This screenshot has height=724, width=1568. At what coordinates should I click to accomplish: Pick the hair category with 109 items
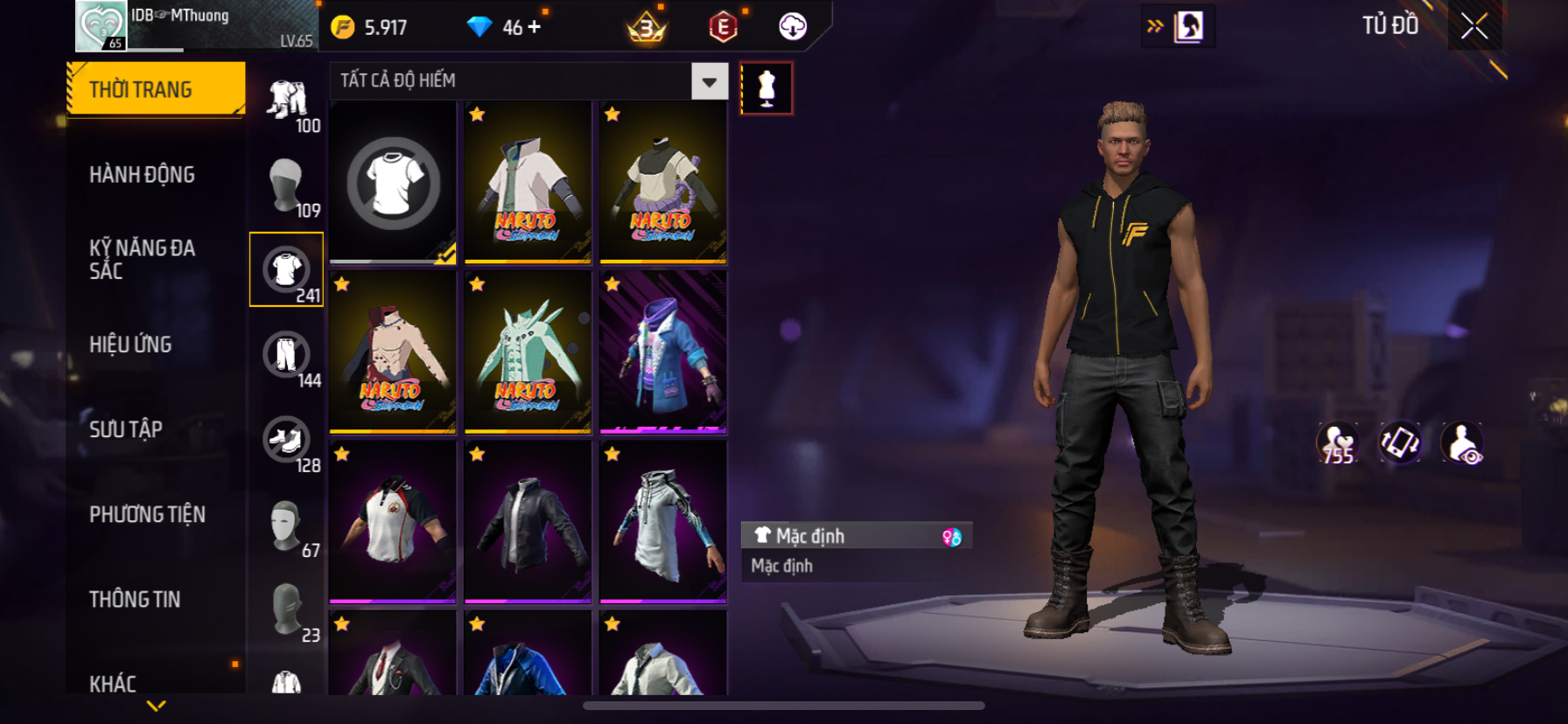[x=286, y=185]
